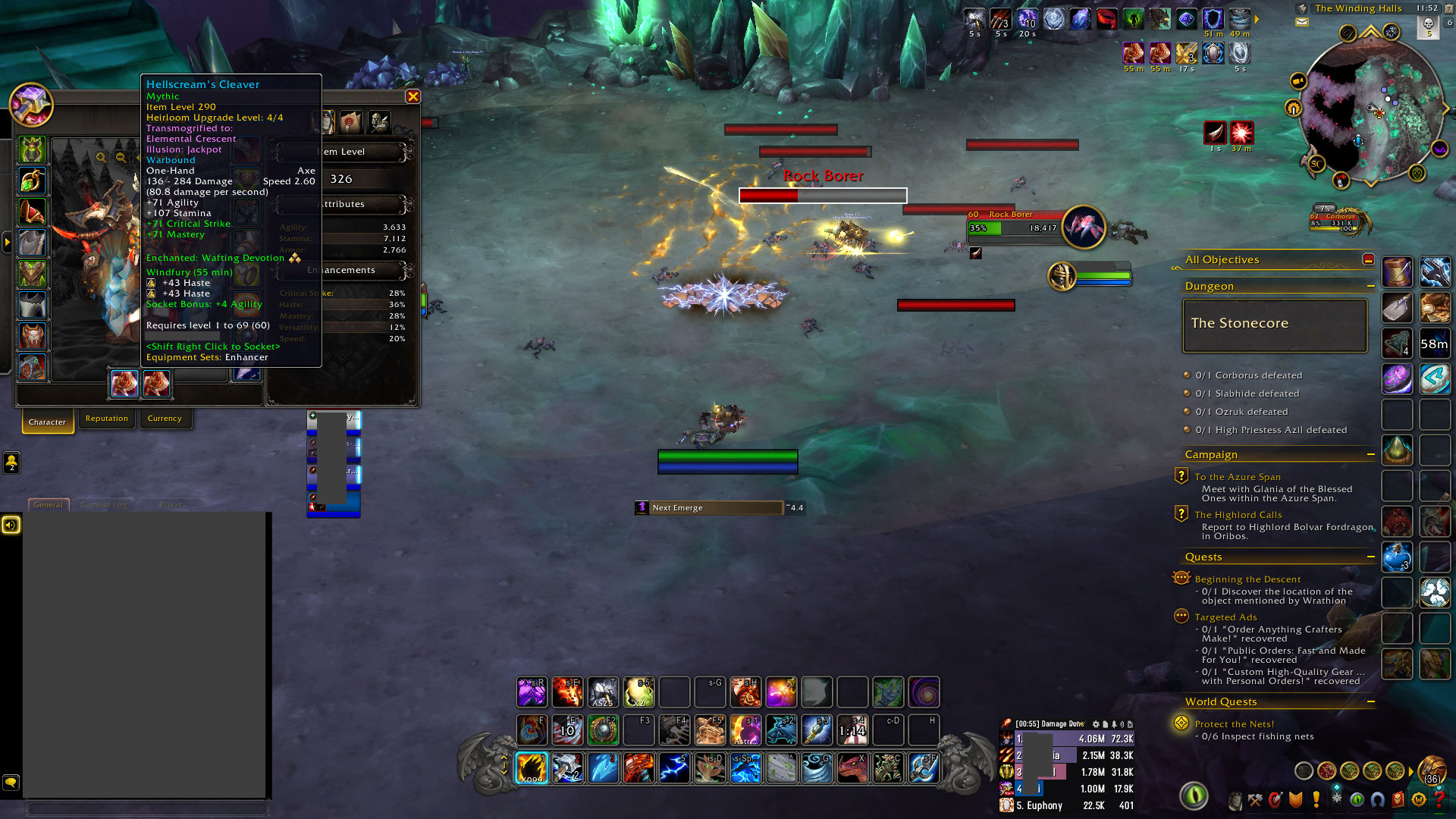Activate the flaming fist ability on key 1

coord(532,768)
